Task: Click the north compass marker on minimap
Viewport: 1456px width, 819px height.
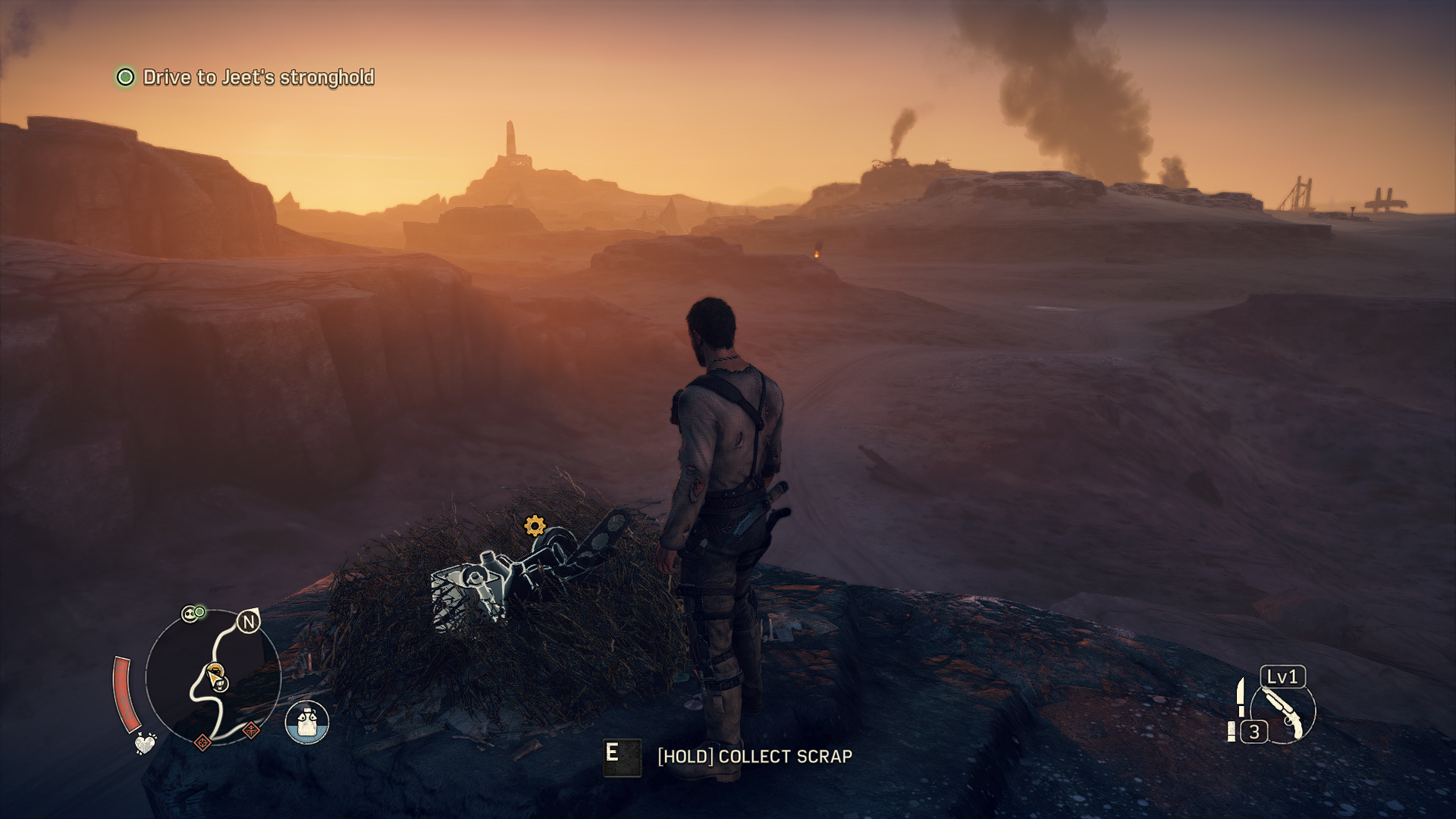Action: (x=248, y=623)
